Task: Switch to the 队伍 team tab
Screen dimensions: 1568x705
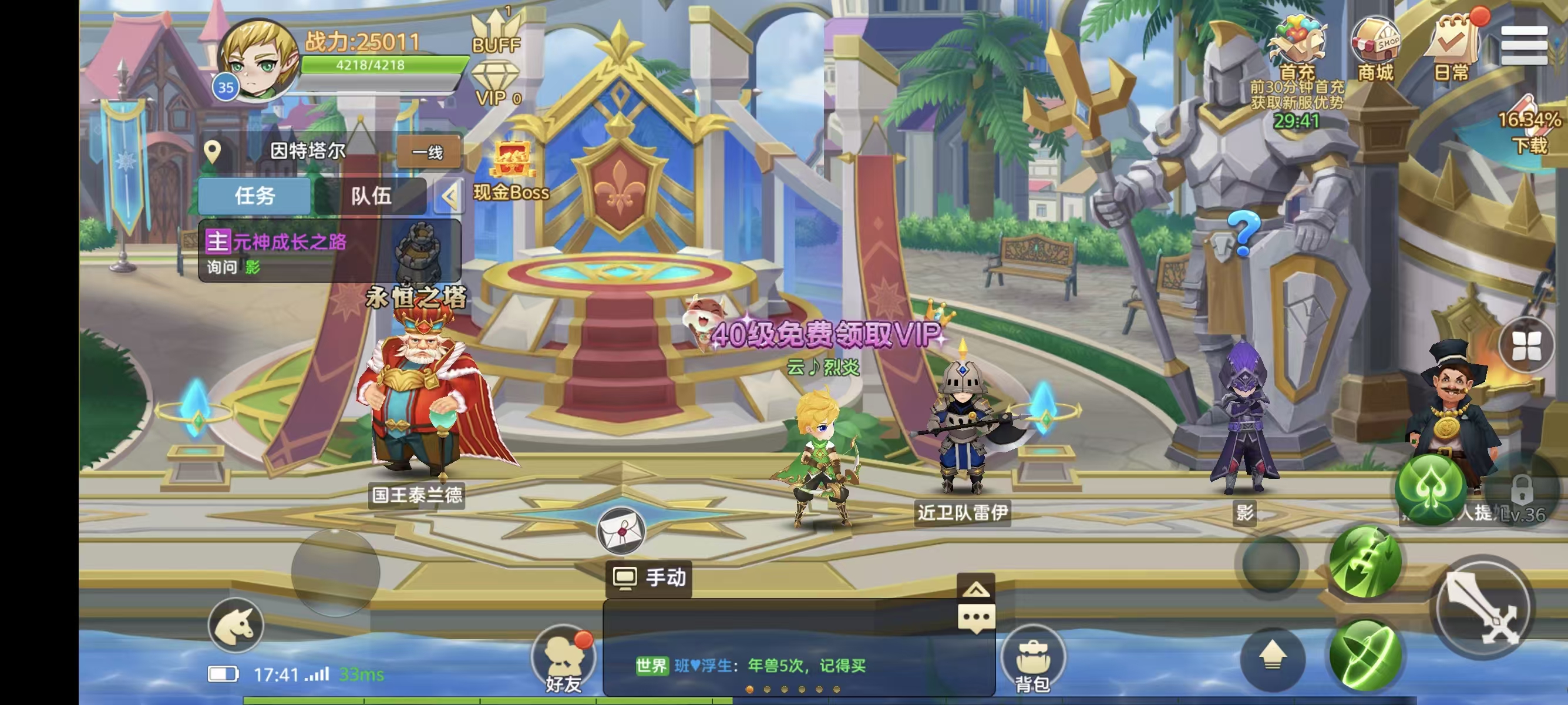Action: pos(371,196)
